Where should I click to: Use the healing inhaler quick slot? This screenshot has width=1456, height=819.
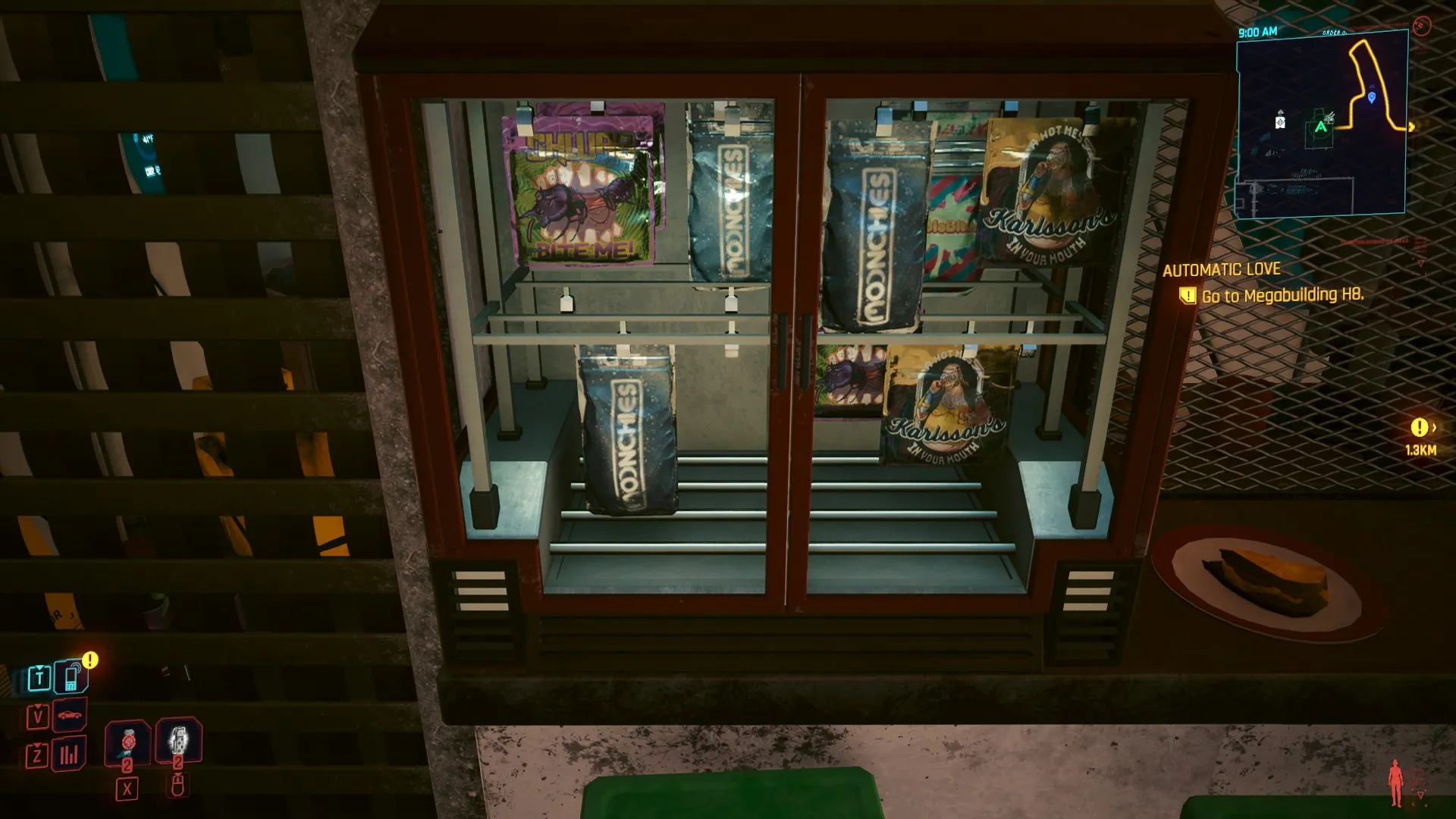pos(127,741)
